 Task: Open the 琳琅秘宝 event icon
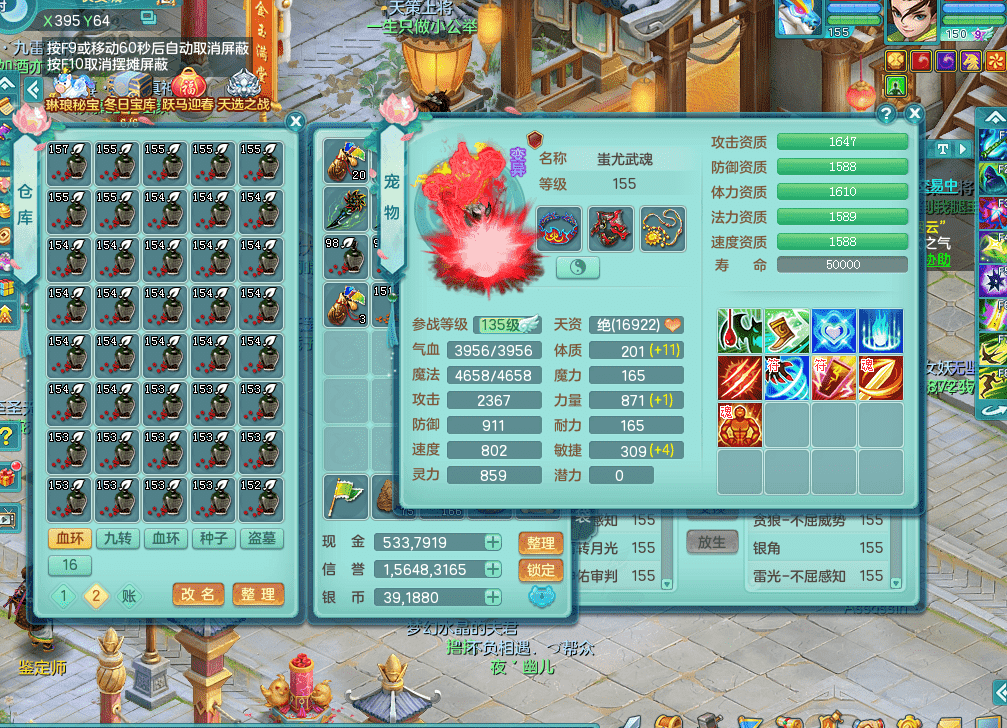[x=73, y=90]
